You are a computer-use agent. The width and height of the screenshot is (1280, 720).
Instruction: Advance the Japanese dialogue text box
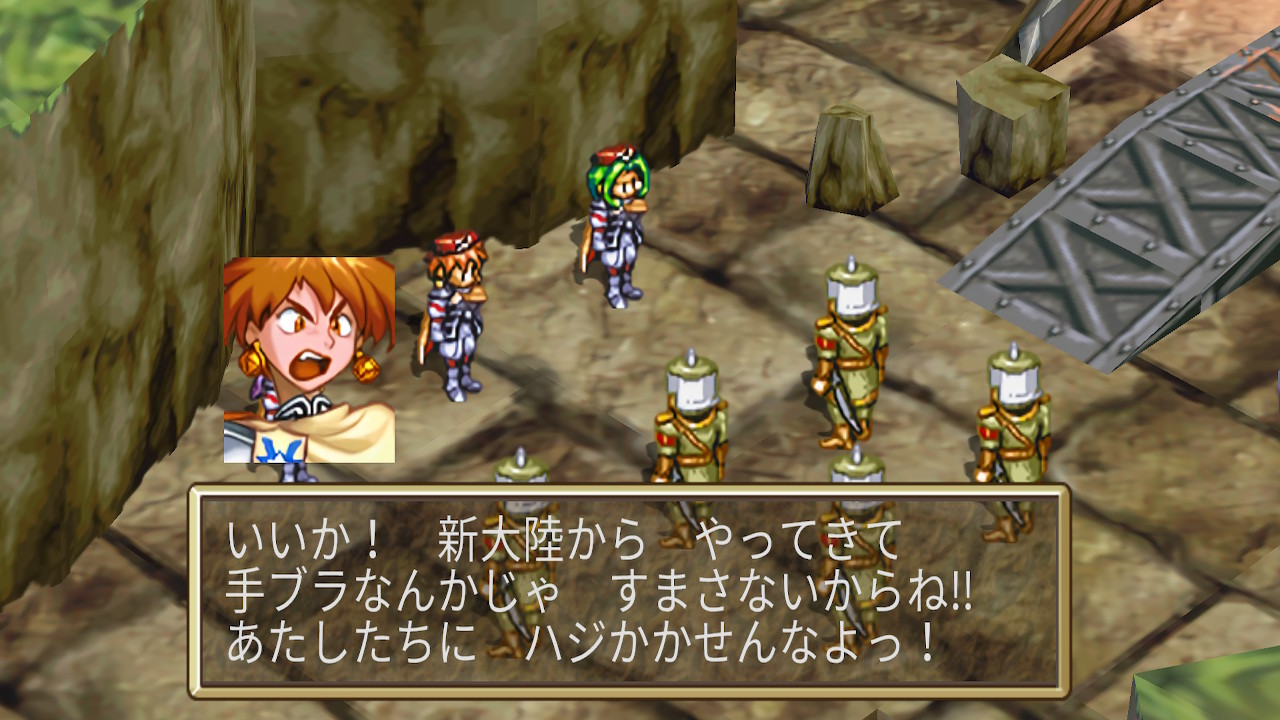tap(629, 591)
